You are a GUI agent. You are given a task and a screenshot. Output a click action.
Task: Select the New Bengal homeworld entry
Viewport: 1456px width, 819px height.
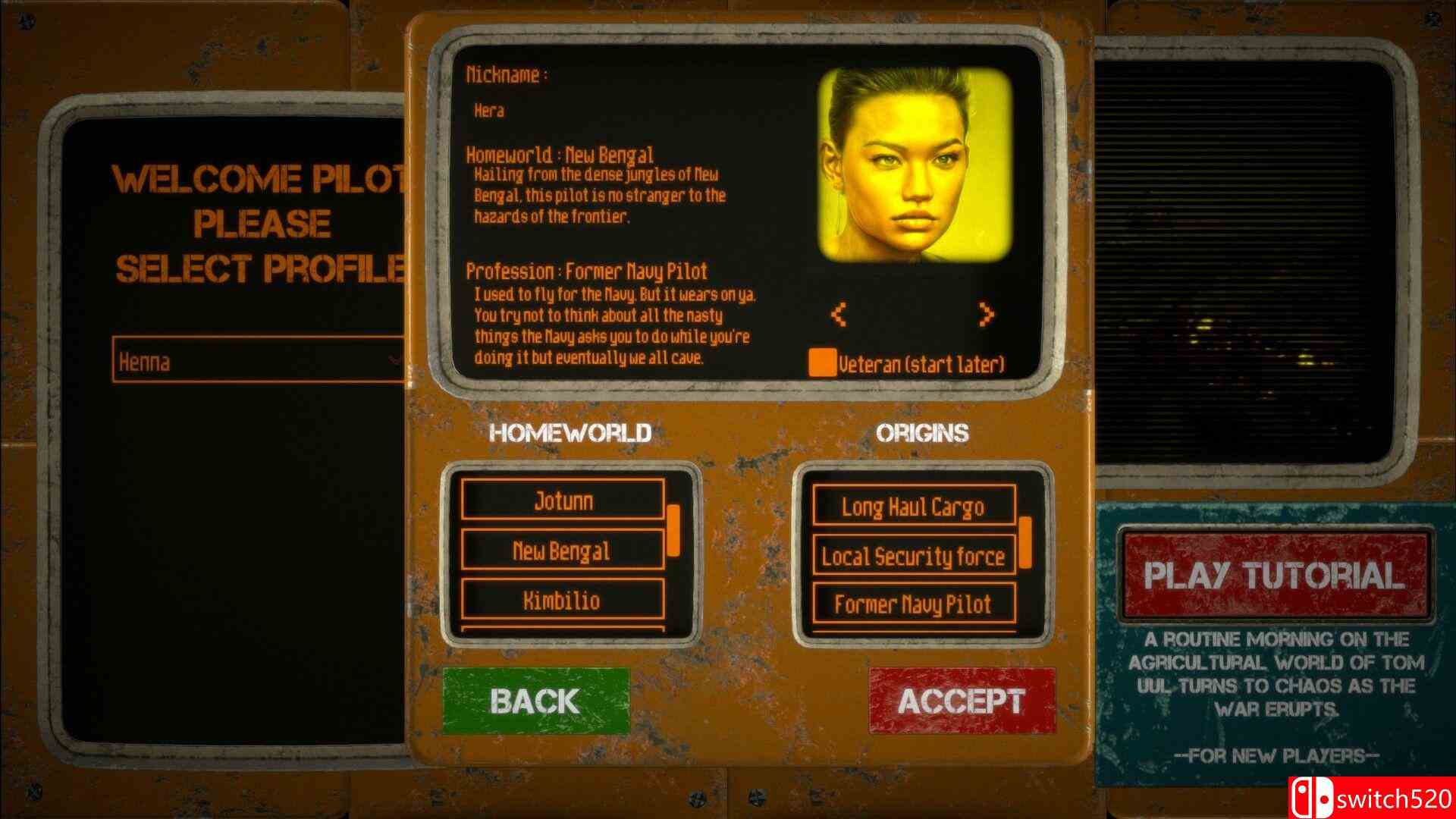pos(563,551)
